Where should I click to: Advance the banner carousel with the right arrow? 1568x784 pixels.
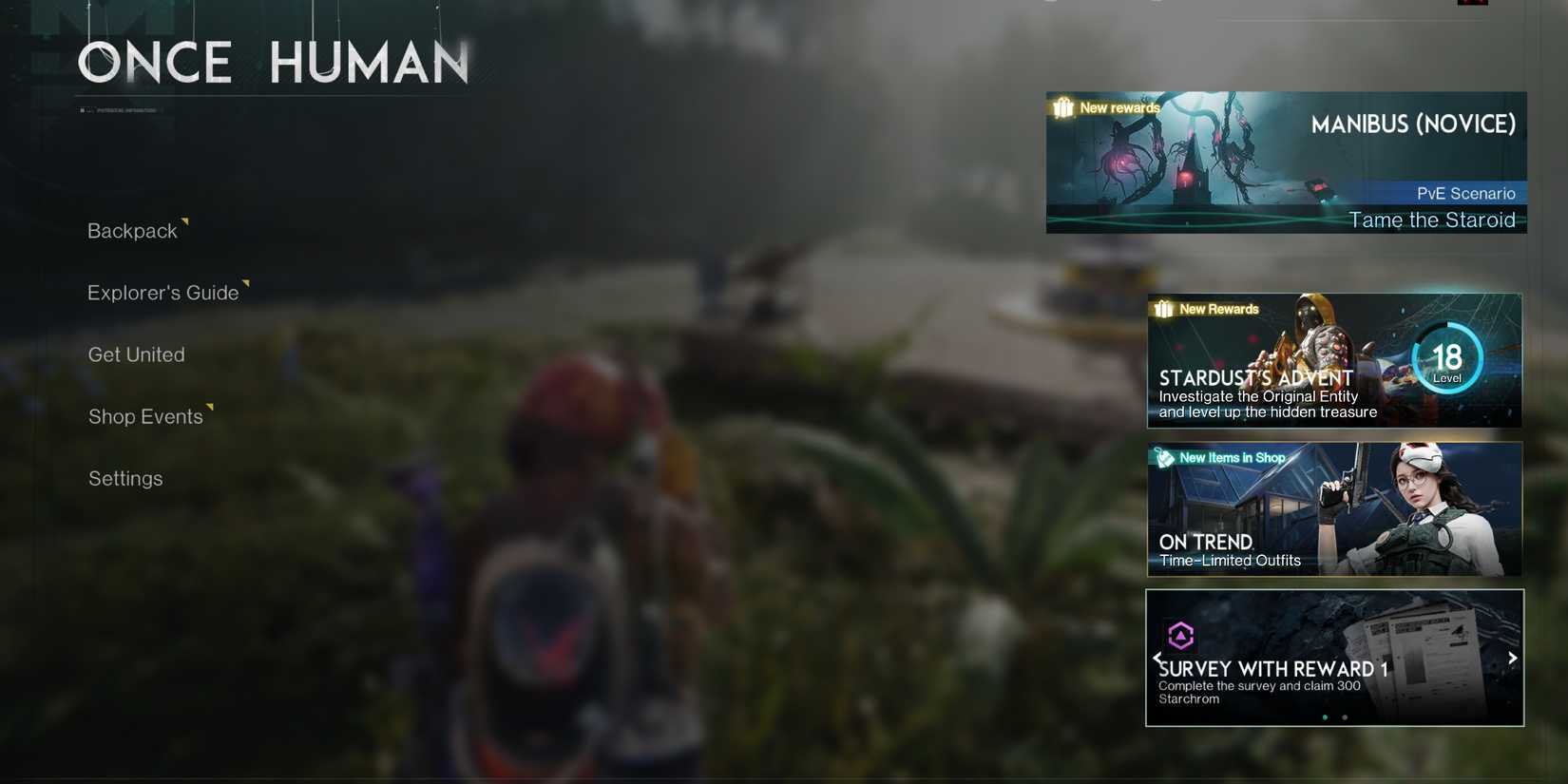[1512, 657]
